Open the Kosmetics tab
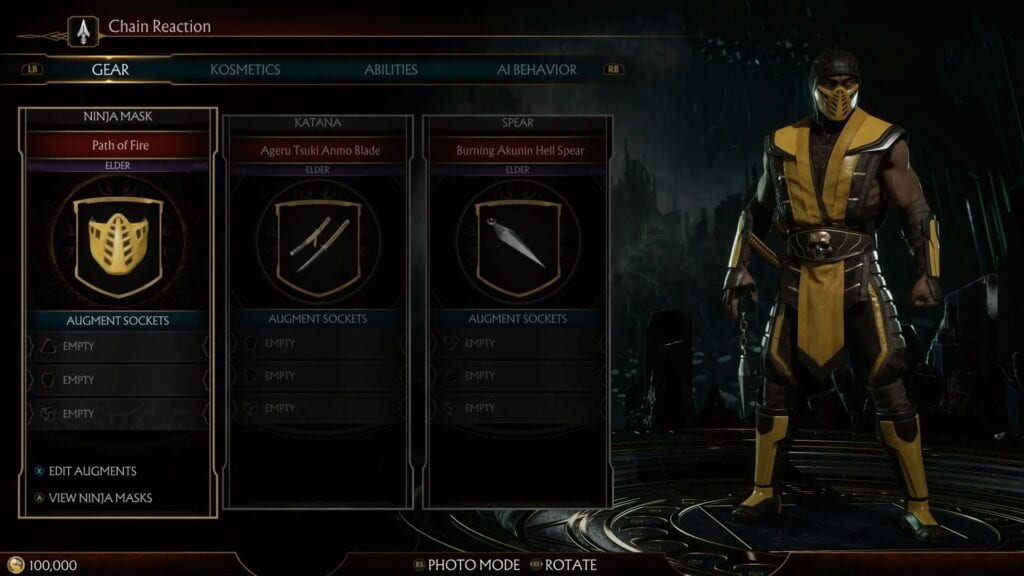Image resolution: width=1024 pixels, height=576 pixels. tap(245, 70)
